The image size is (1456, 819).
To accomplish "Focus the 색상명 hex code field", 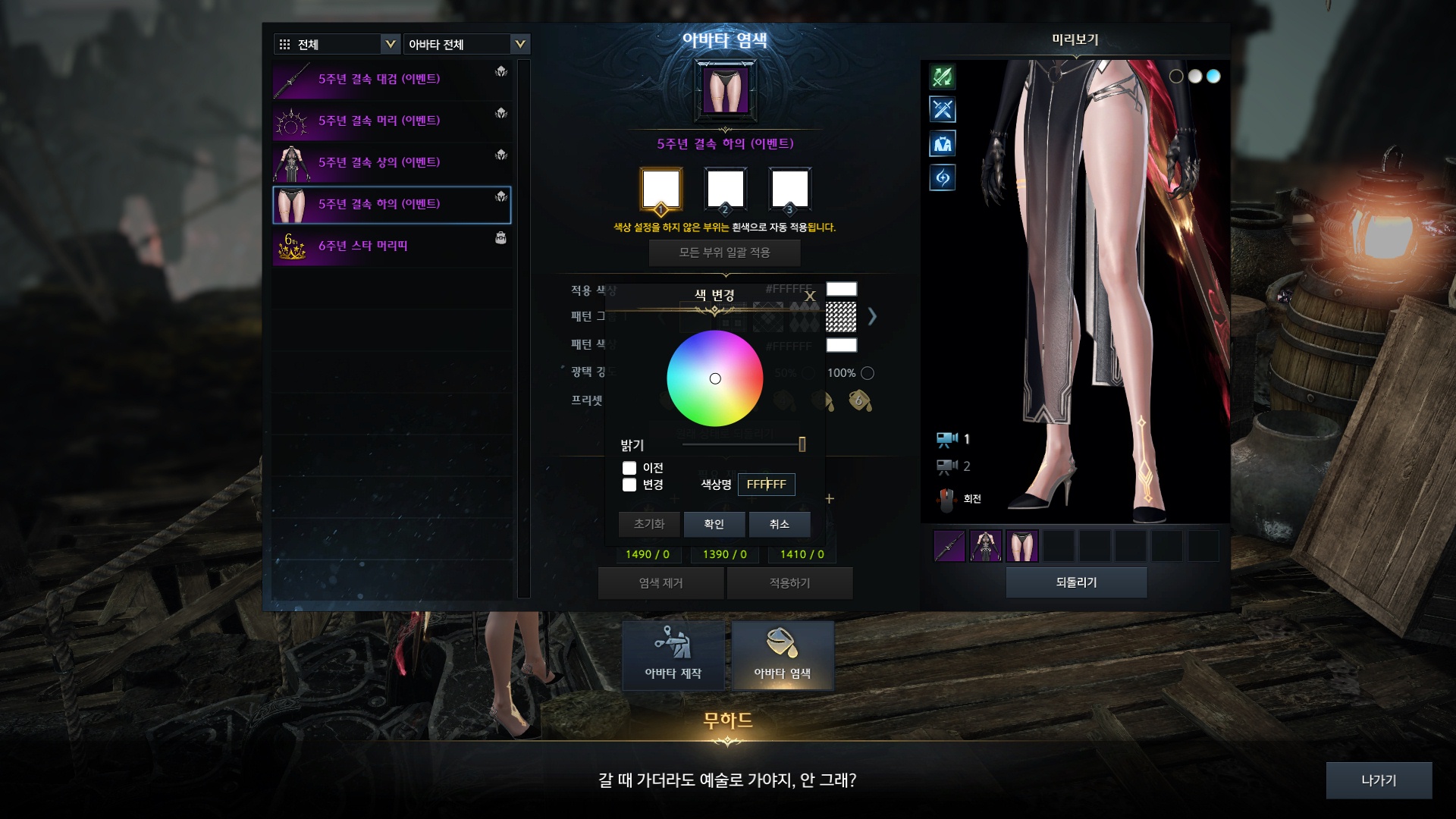I will pos(766,485).
